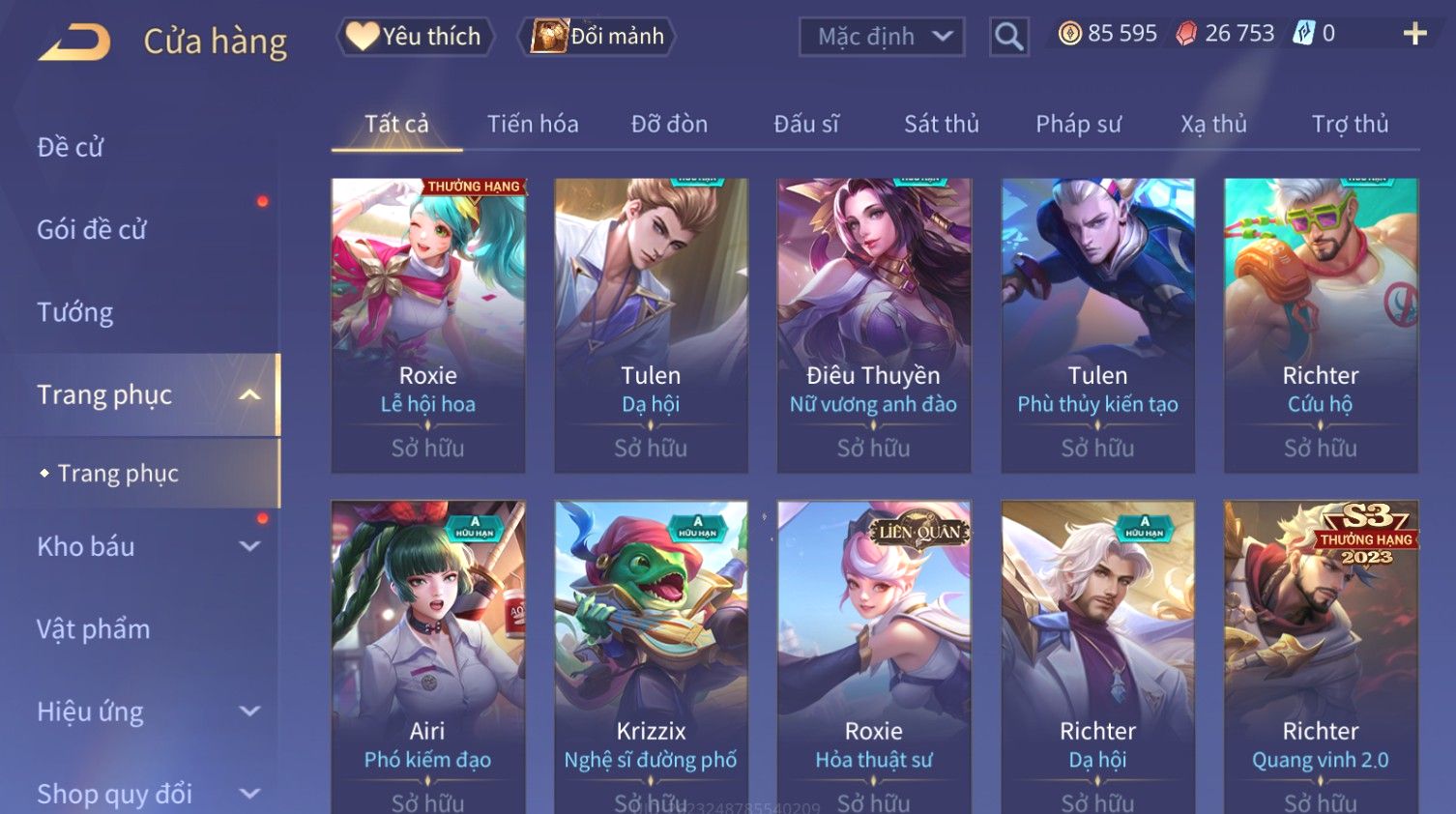1456x814 pixels.
Task: Expand the Kho báu menu
Action: (x=145, y=546)
